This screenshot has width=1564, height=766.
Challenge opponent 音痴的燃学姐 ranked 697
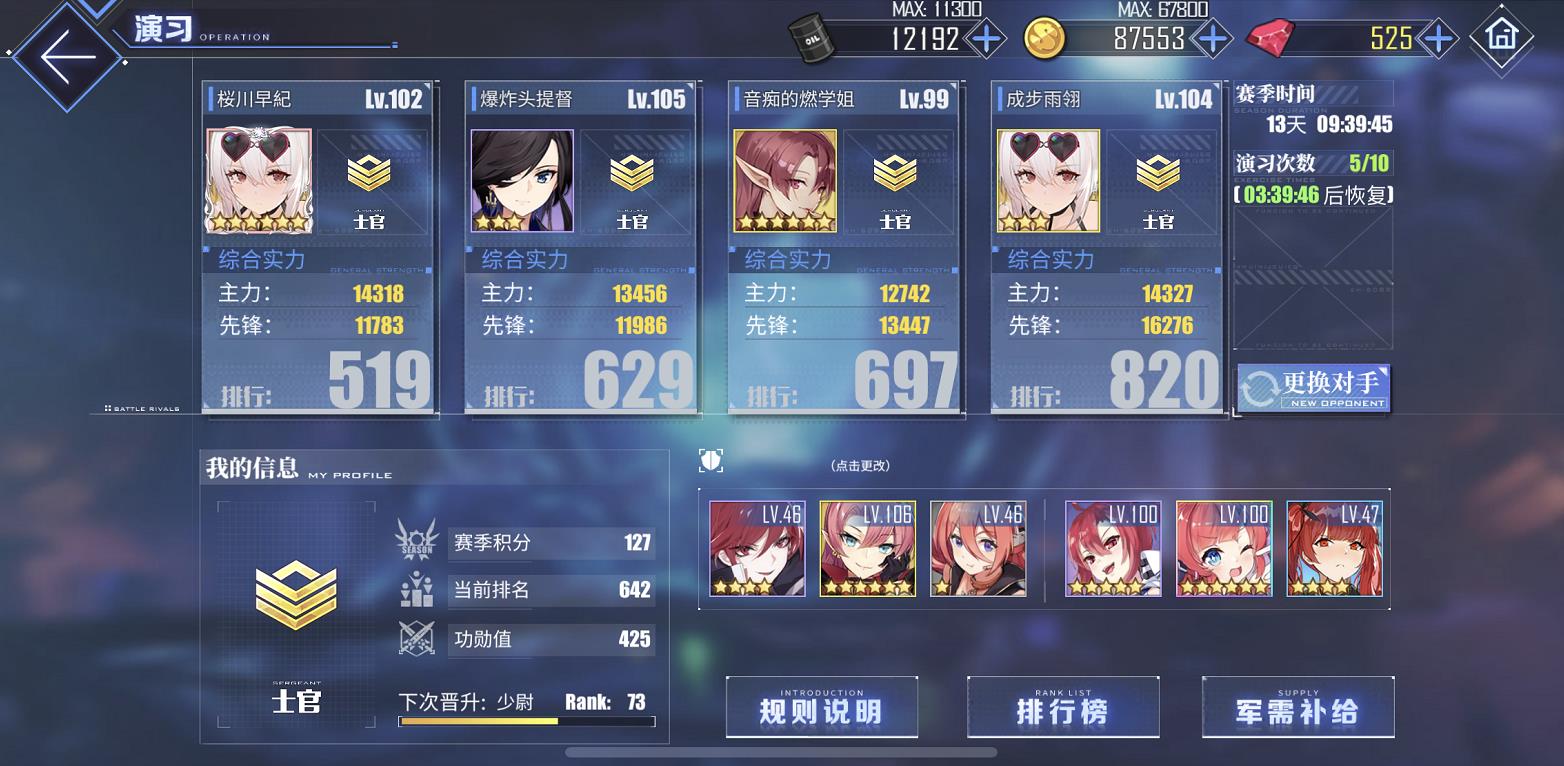(x=844, y=247)
